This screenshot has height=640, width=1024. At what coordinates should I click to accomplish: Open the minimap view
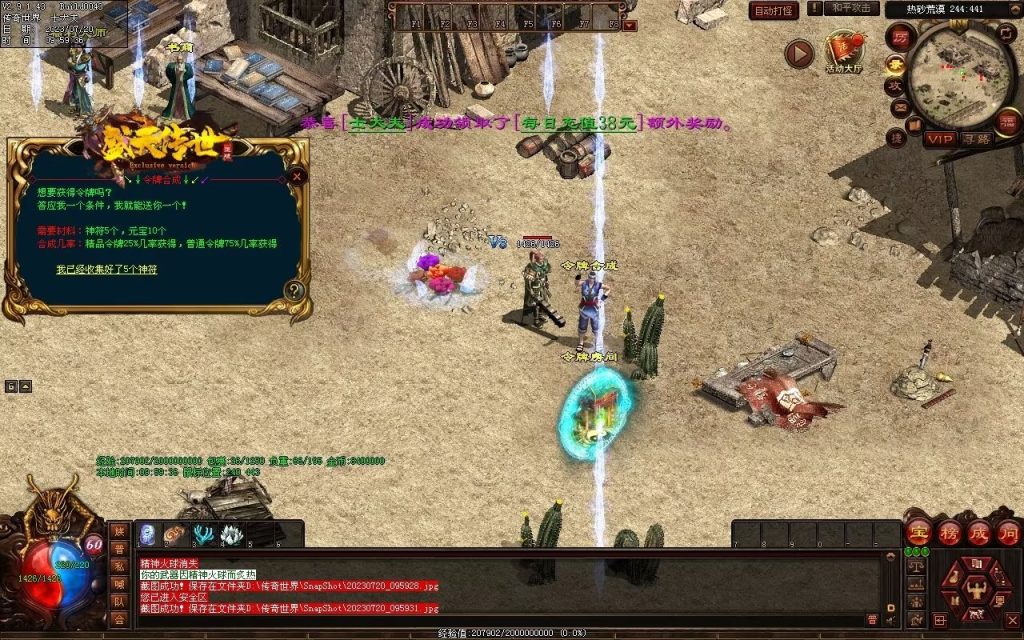click(x=961, y=76)
